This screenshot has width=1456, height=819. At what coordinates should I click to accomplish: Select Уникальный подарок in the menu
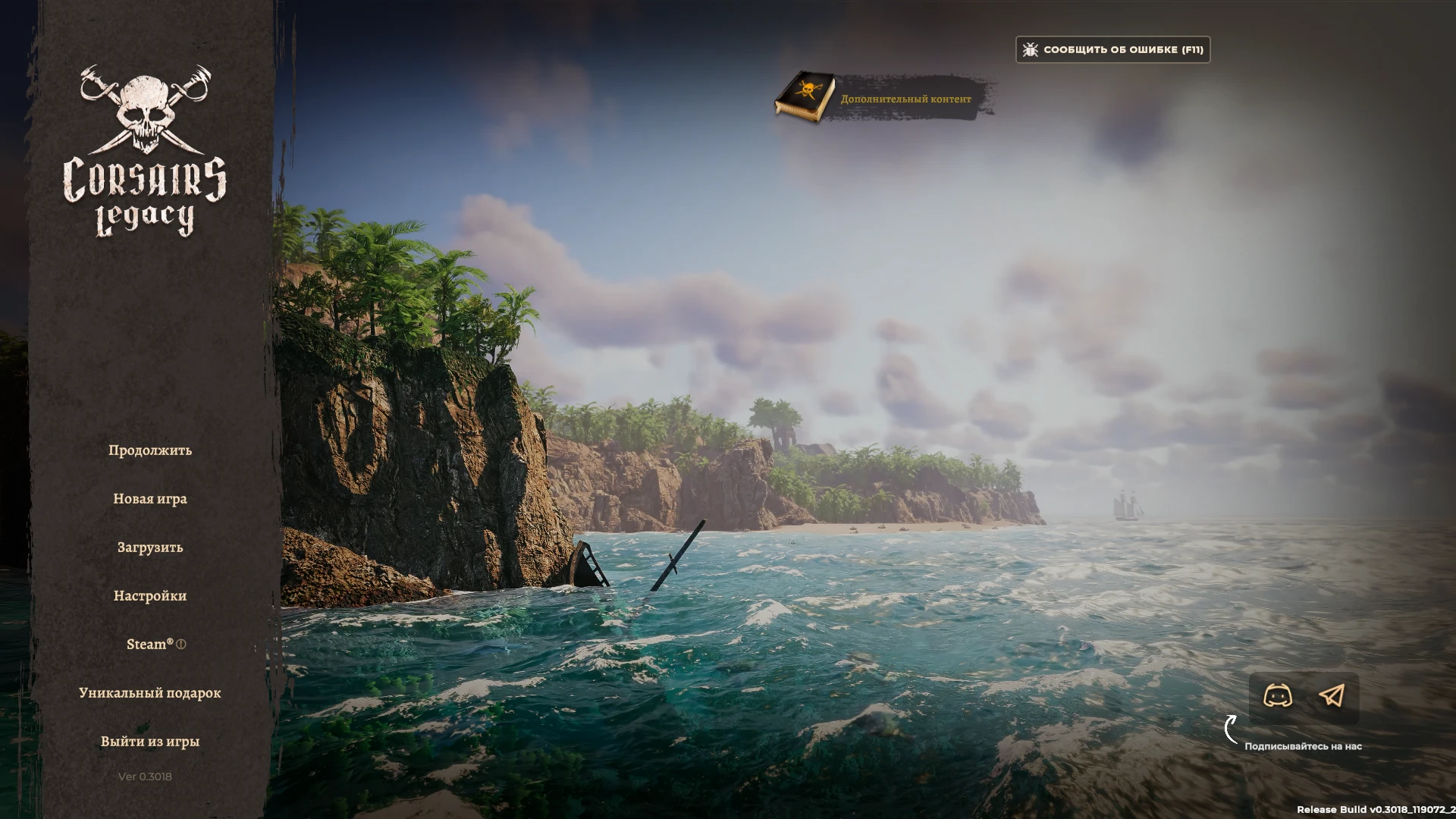150,692
